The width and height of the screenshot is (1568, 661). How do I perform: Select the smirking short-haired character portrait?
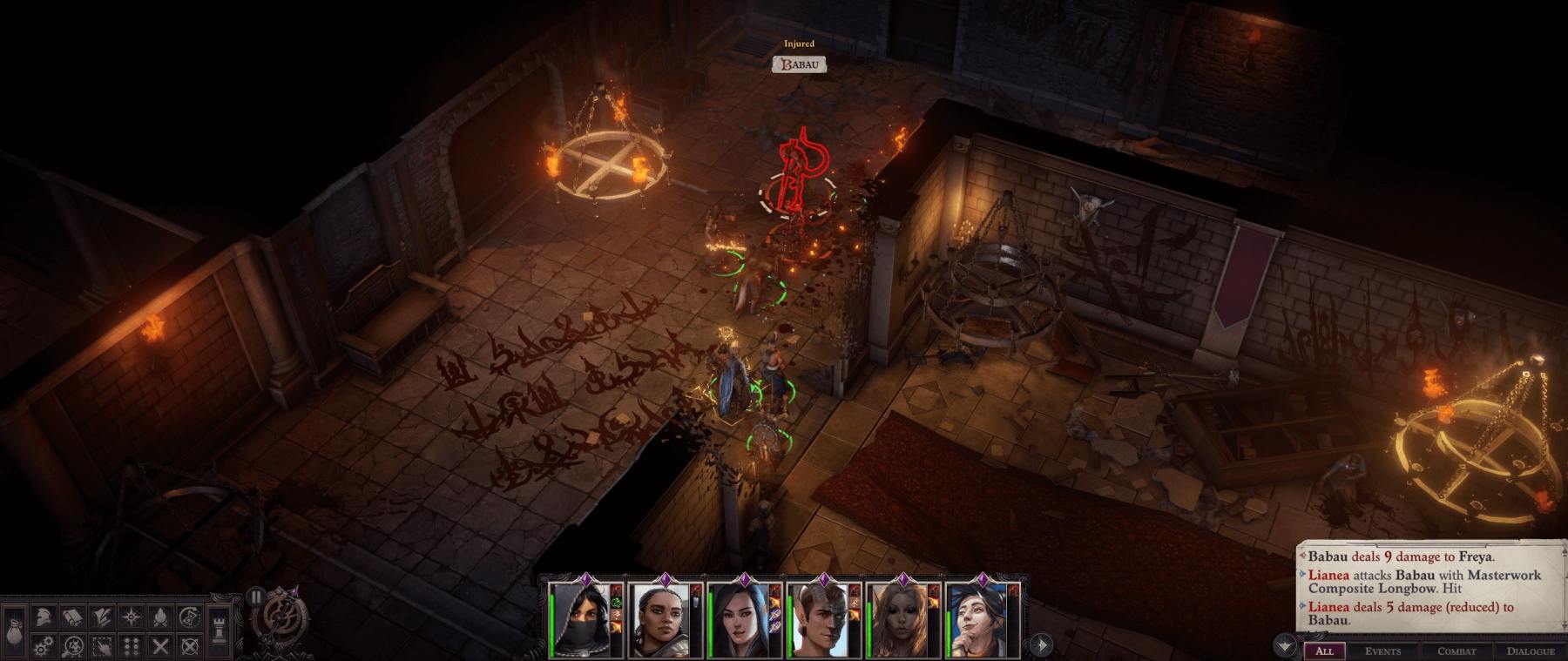977,621
